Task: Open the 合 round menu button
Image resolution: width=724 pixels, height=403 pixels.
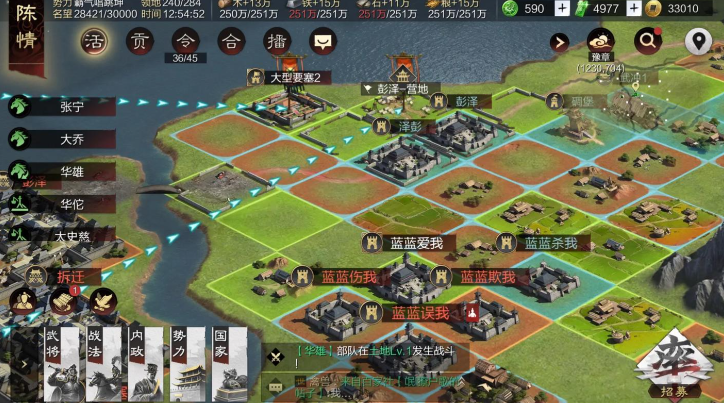Action: tap(231, 42)
